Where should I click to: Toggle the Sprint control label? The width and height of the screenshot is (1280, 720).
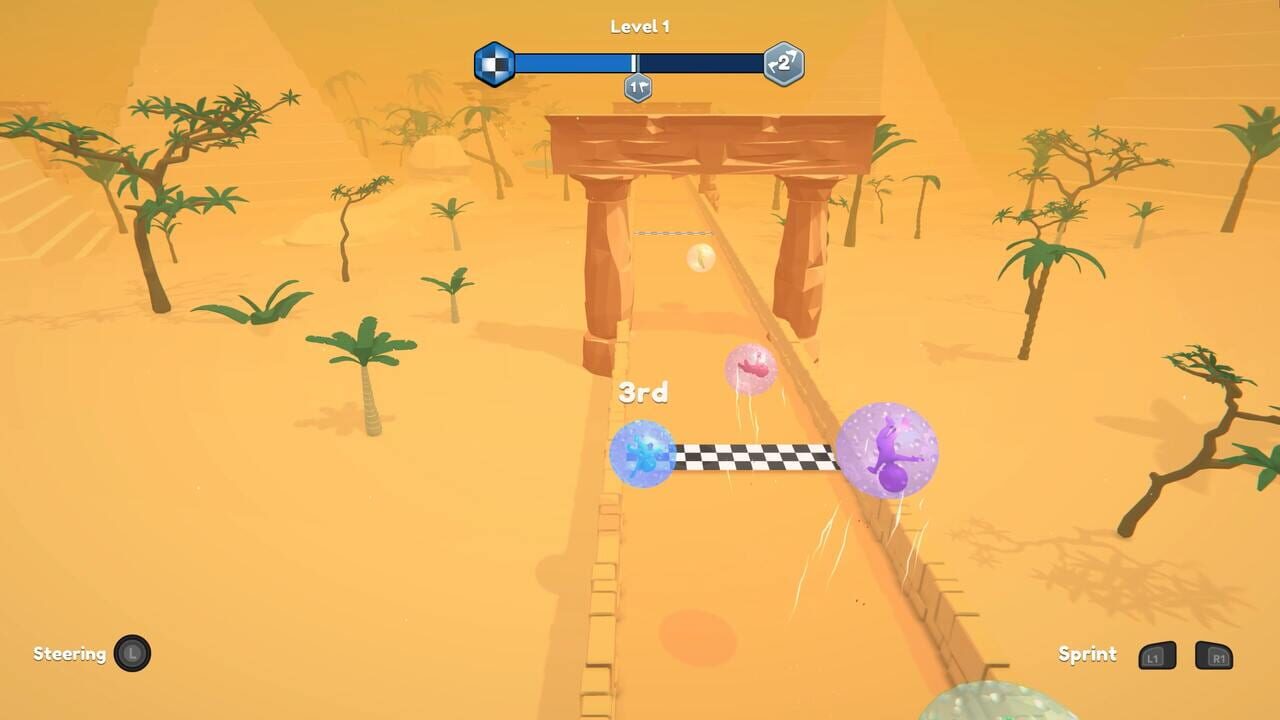pos(1086,654)
